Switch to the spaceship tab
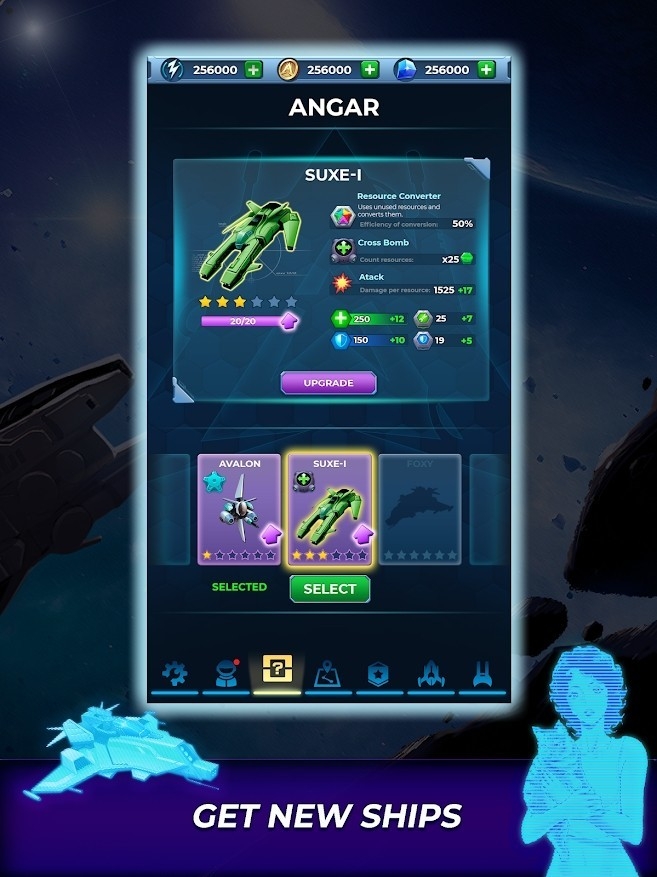This screenshot has height=877, width=657. pyautogui.click(x=430, y=672)
